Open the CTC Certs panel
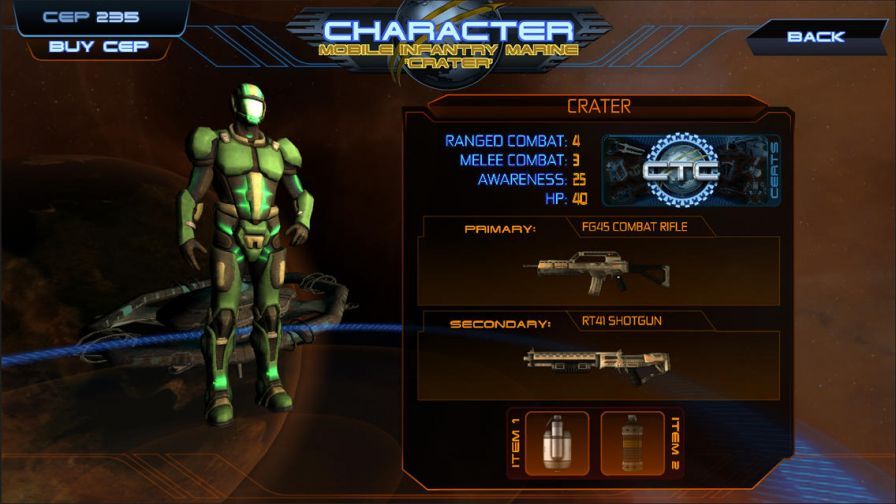 pyautogui.click(x=690, y=170)
